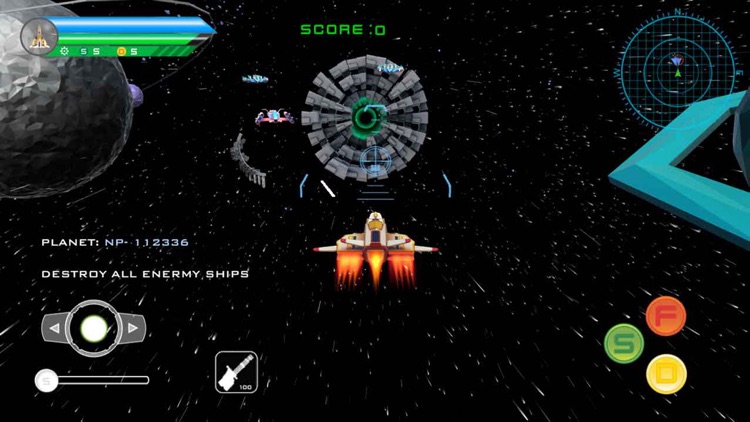Hit the yellow square button
Viewport: 750px width, 422px height.
pos(666,374)
